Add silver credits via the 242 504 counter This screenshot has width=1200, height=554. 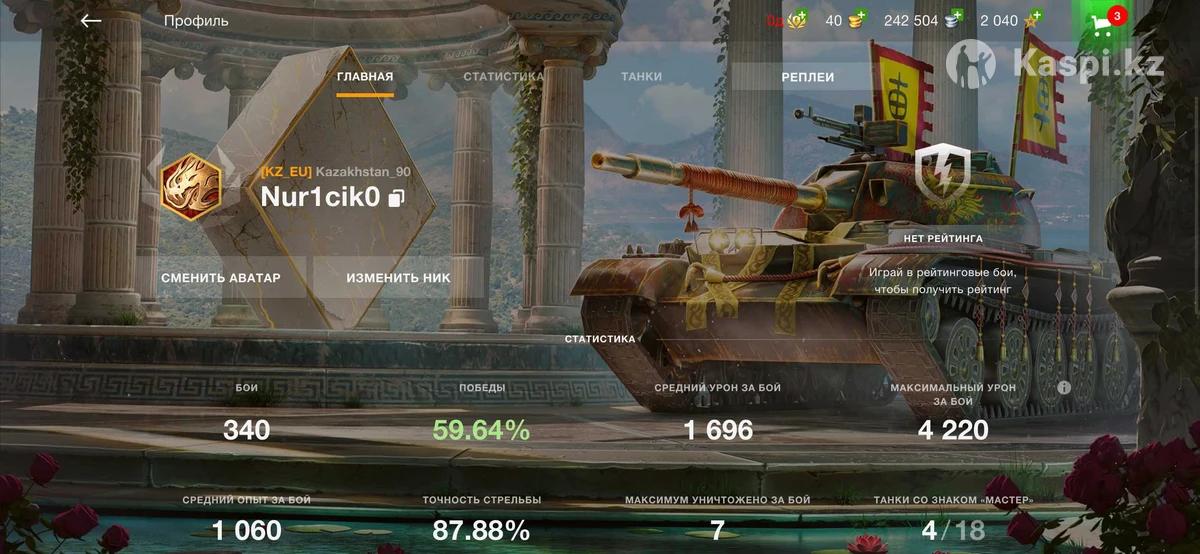click(954, 20)
